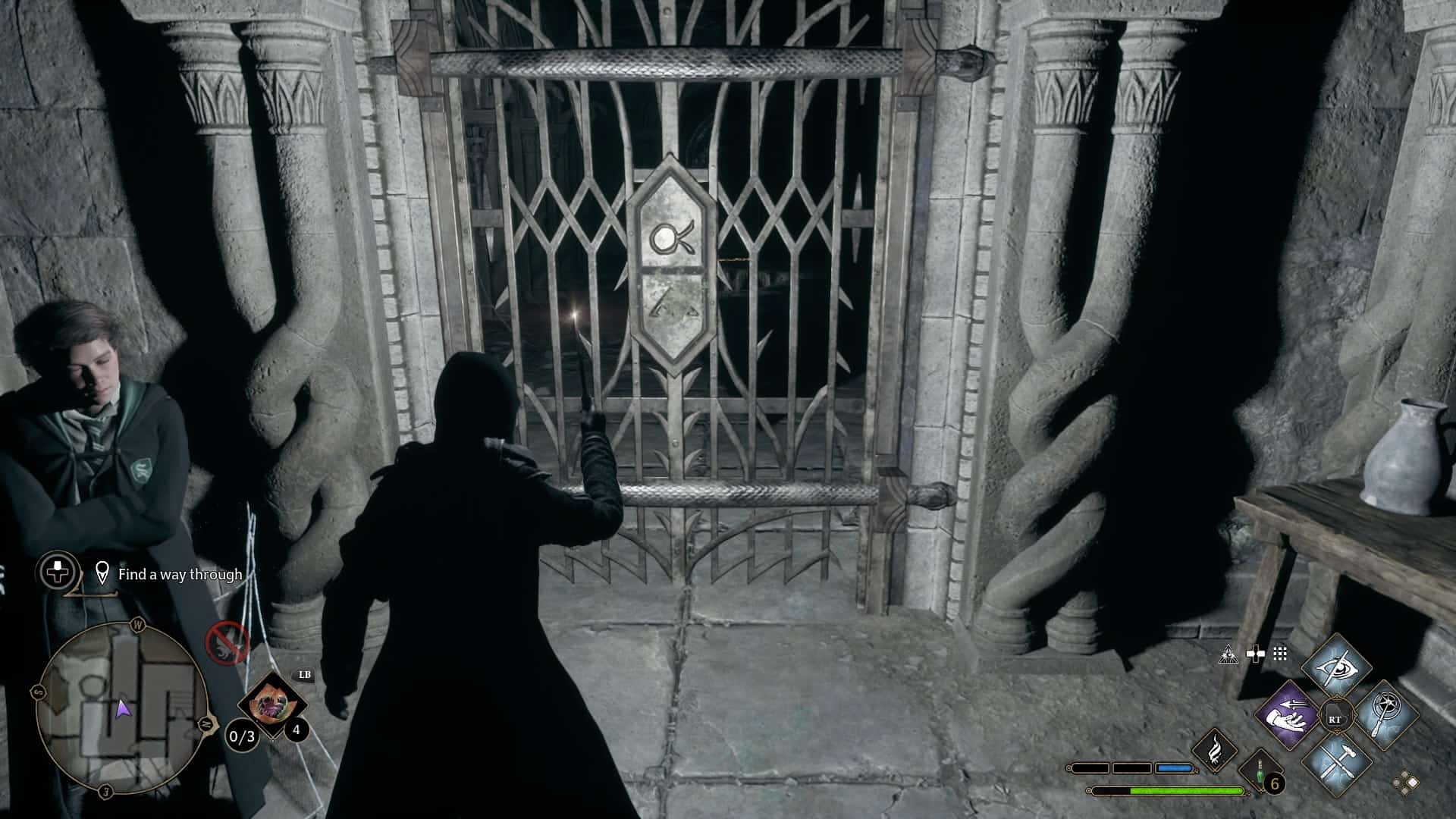Expand the circular minimap
The height and width of the screenshot is (819, 1456).
point(125,709)
